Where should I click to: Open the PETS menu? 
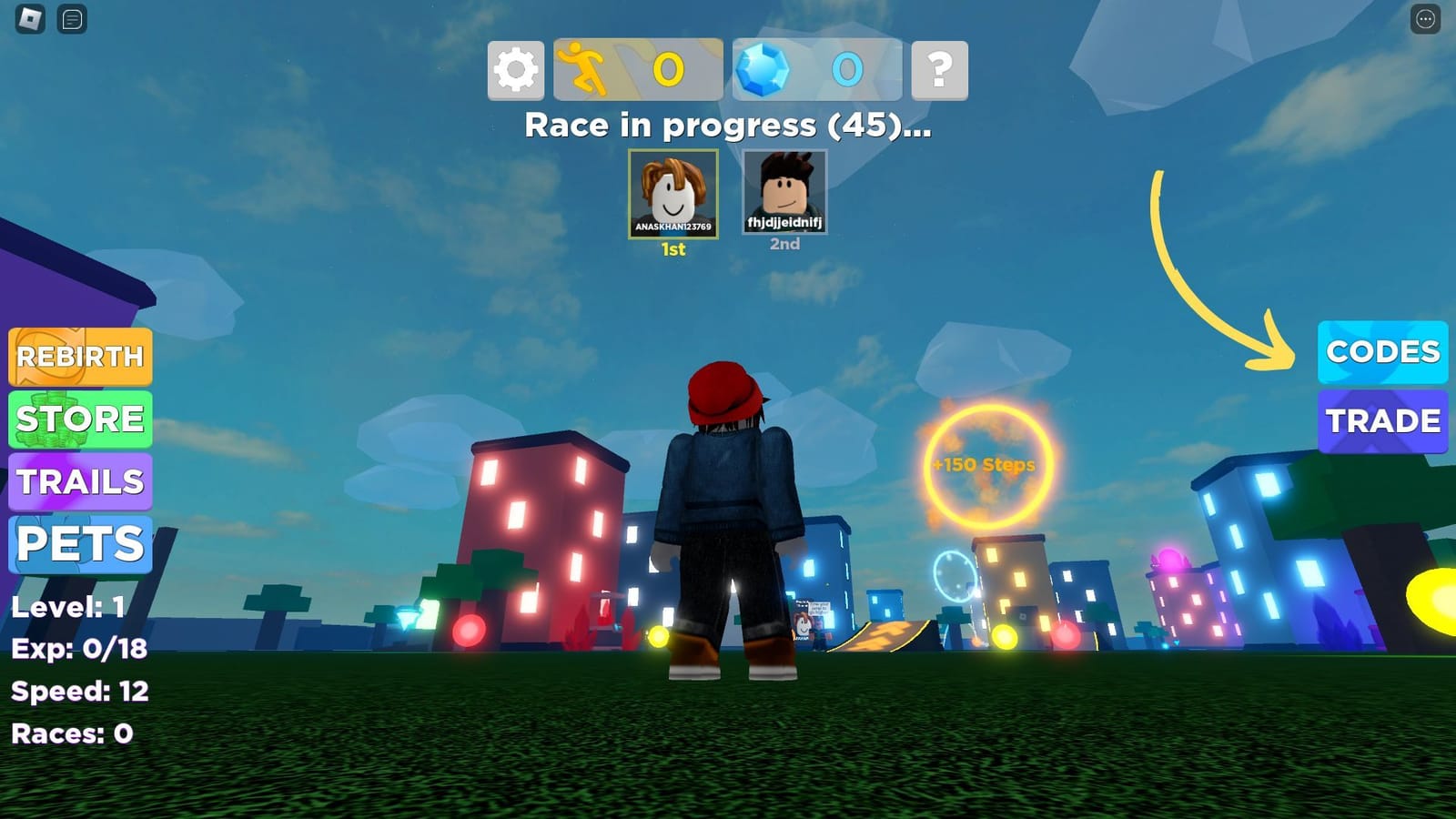point(80,544)
